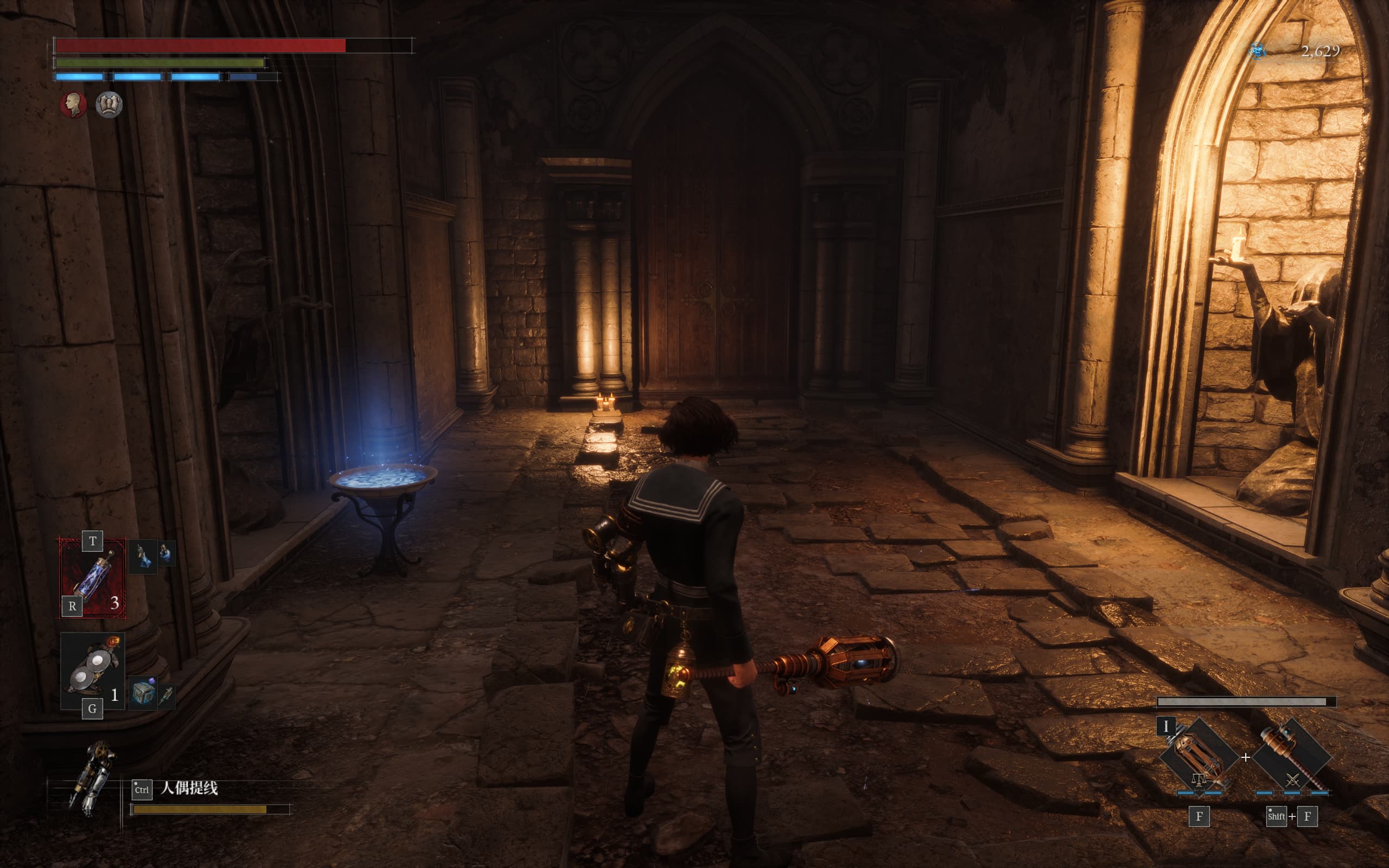Image resolution: width=1389 pixels, height=868 pixels.
Task: Select the small blue figure at the upper belt end
Action: (x=167, y=554)
